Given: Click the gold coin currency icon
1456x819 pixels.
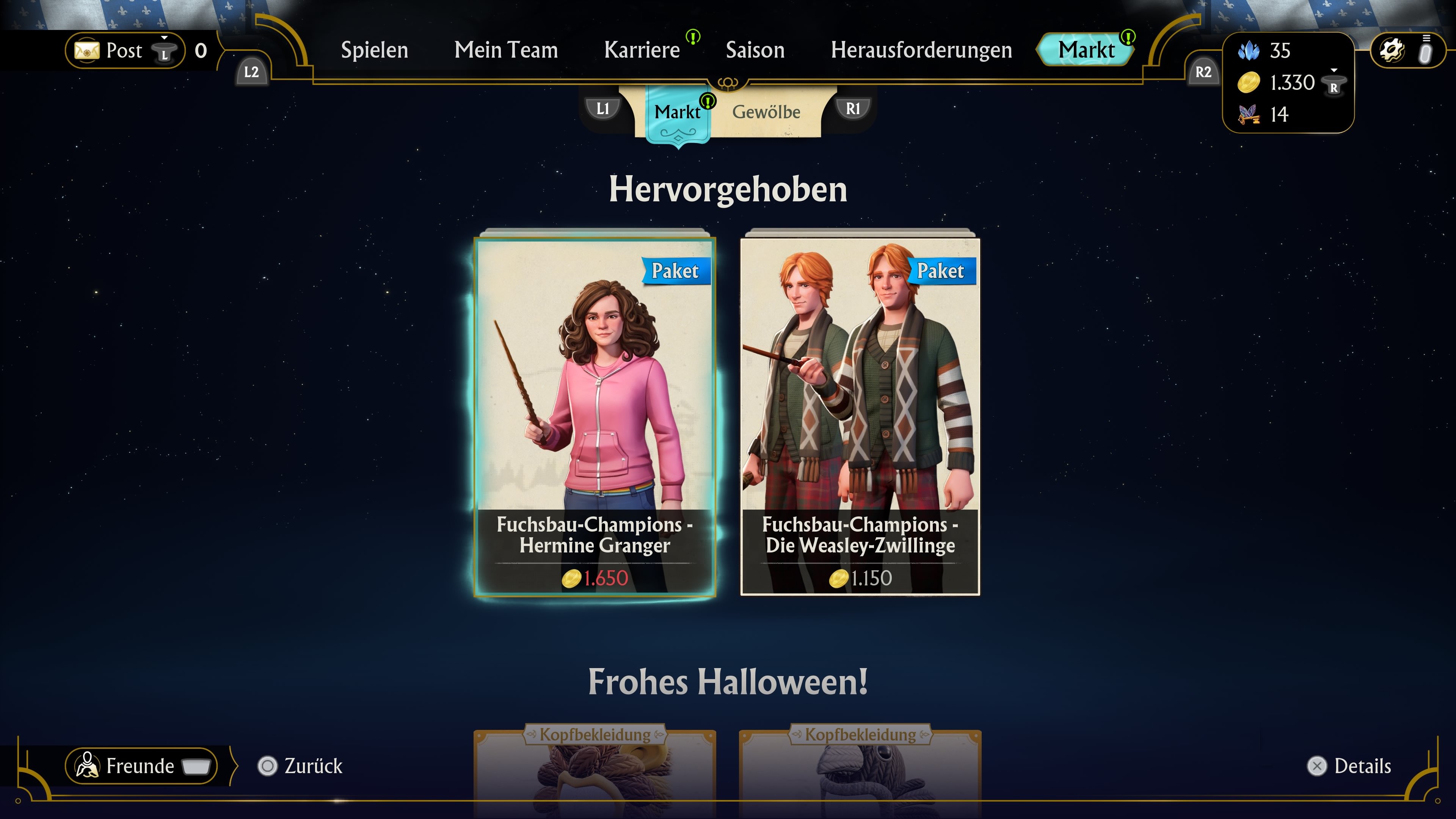Looking at the screenshot, I should coord(1250,83).
